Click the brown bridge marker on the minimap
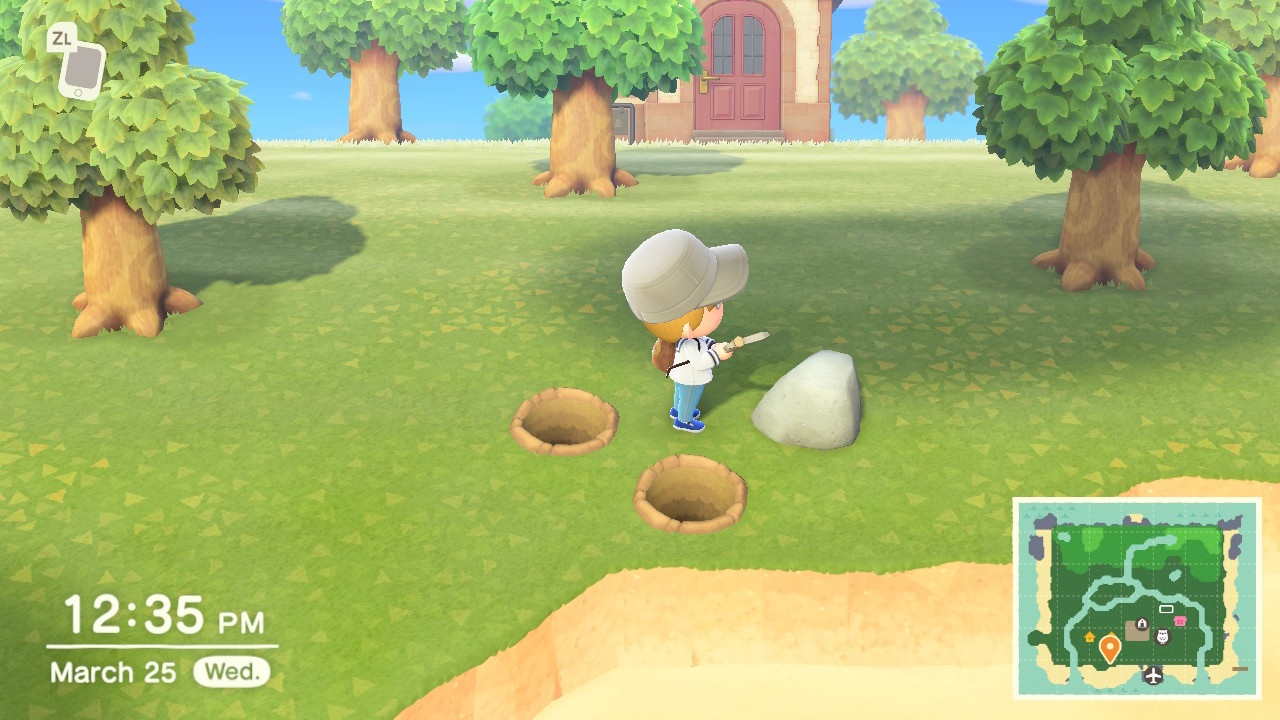This screenshot has height=720, width=1280. tap(1238, 667)
